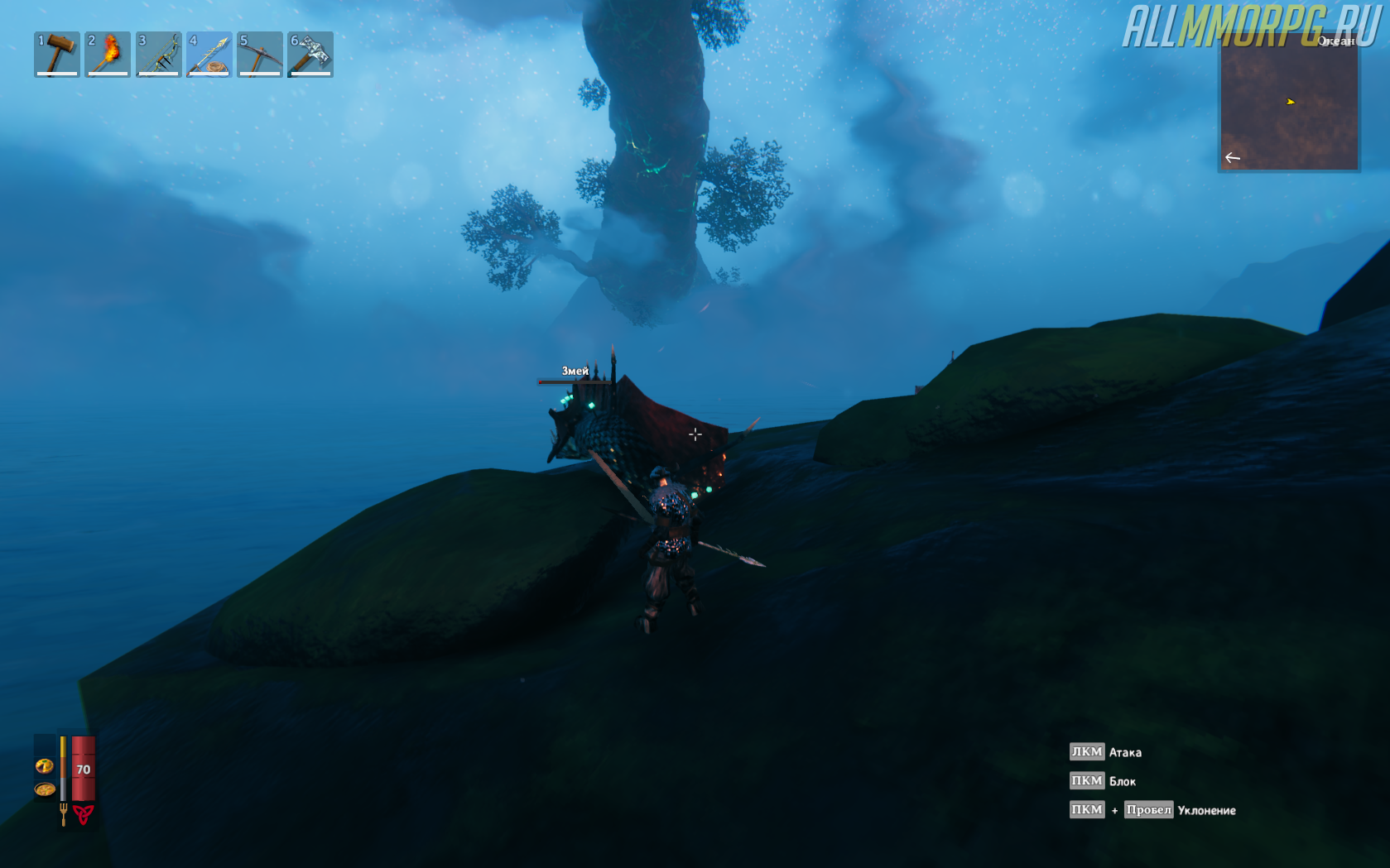Viewport: 1390px width, 868px height.
Task: Select the harpoon with coiled rope
Action: point(209,54)
